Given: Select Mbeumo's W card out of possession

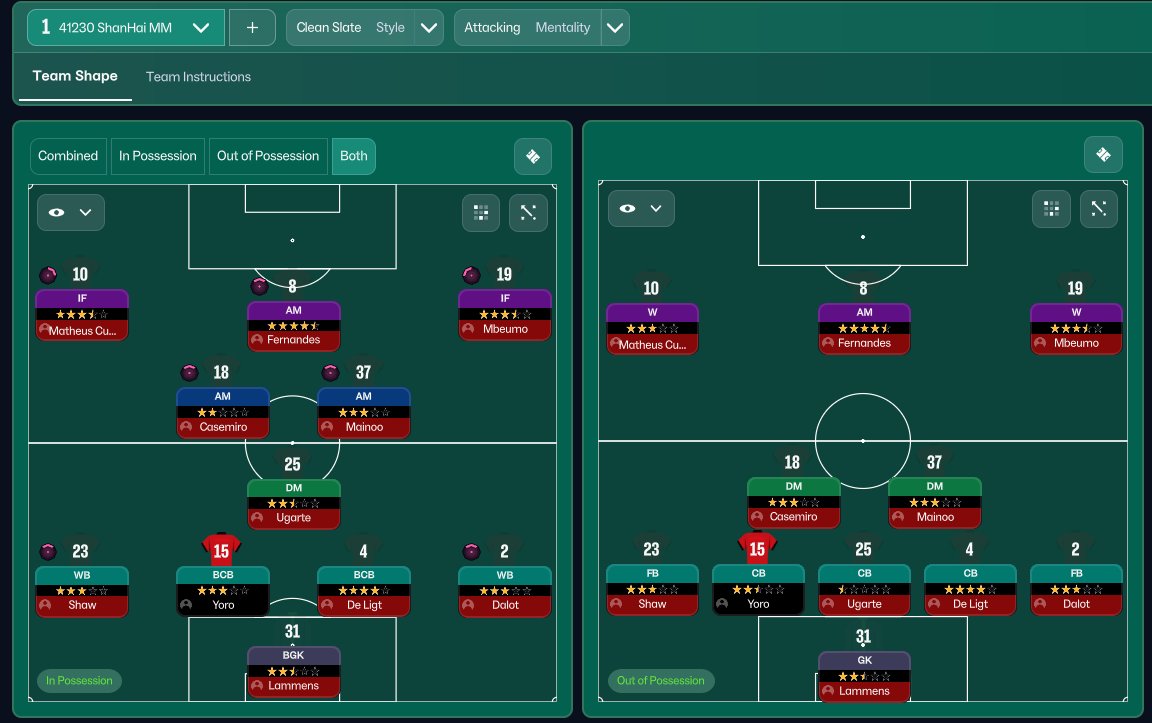Looking at the screenshot, I should coord(1076,329).
